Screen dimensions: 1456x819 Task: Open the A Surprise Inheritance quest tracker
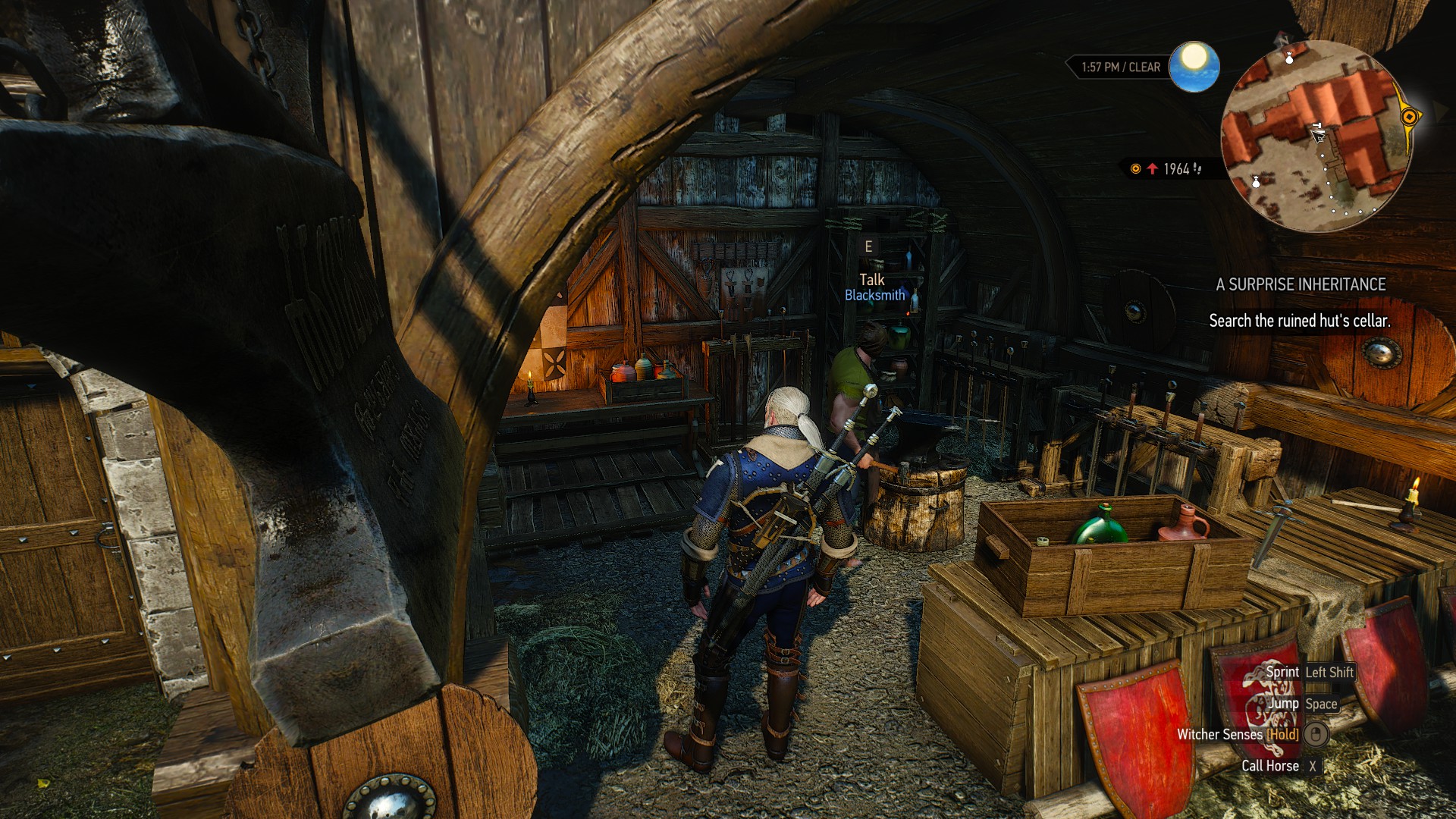(1301, 284)
